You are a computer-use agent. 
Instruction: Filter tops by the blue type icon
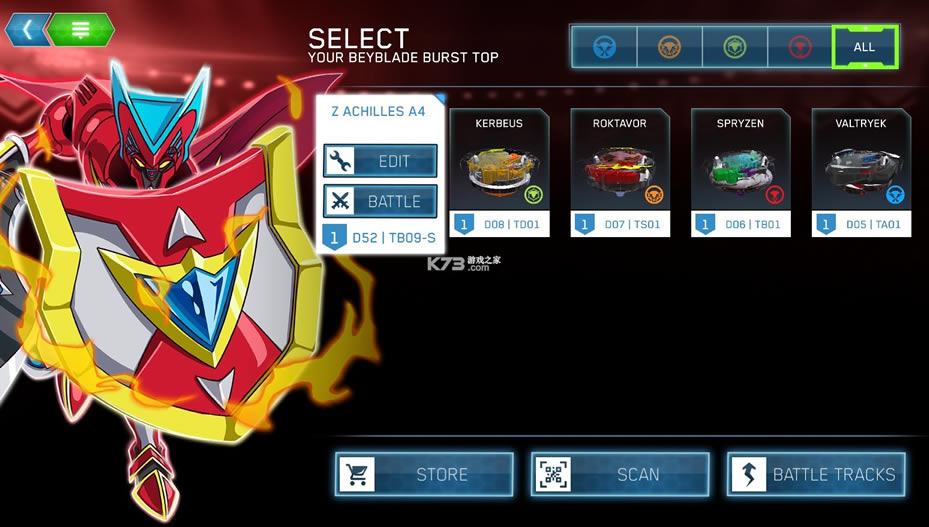[604, 47]
